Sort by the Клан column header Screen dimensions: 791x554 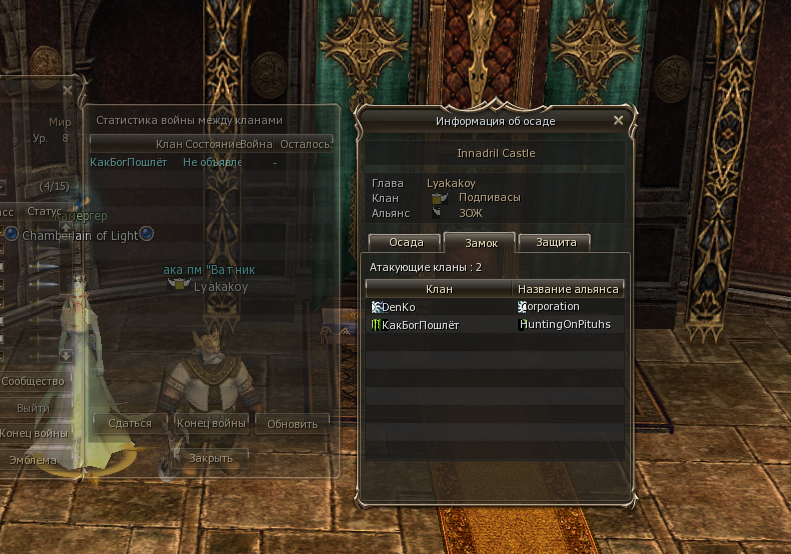point(439,289)
